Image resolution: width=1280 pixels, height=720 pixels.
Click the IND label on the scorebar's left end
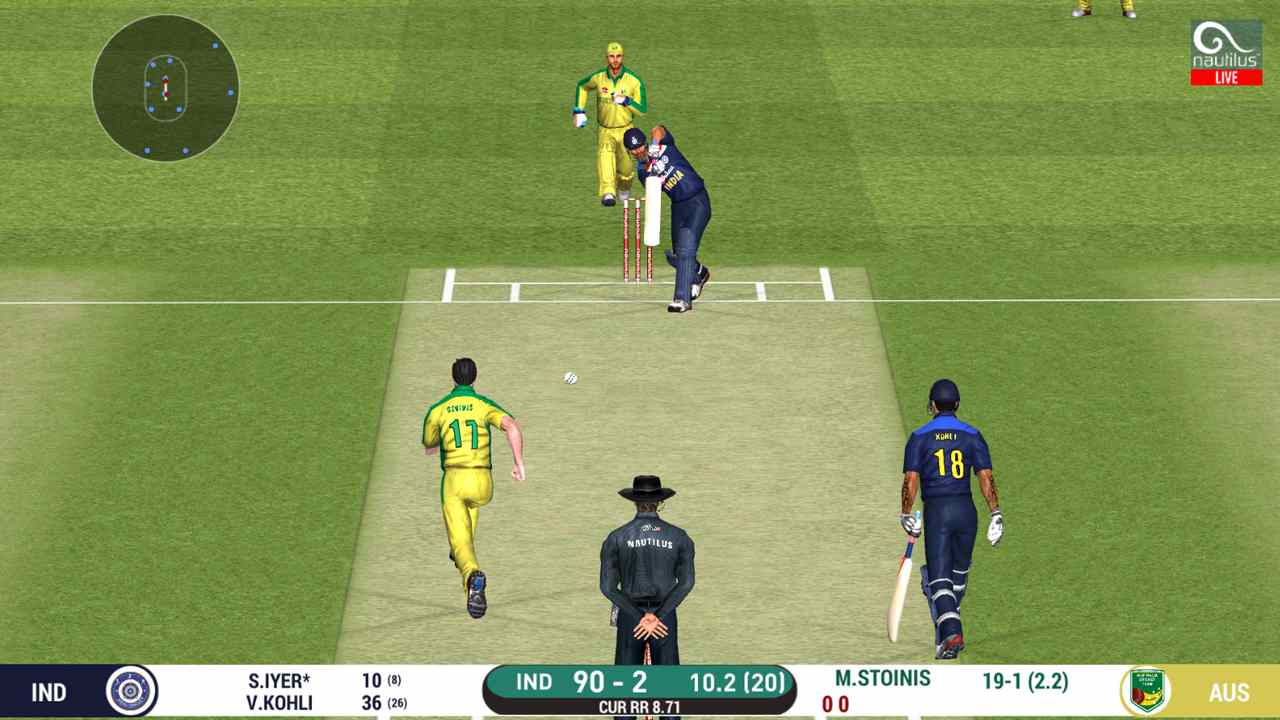tap(50, 692)
